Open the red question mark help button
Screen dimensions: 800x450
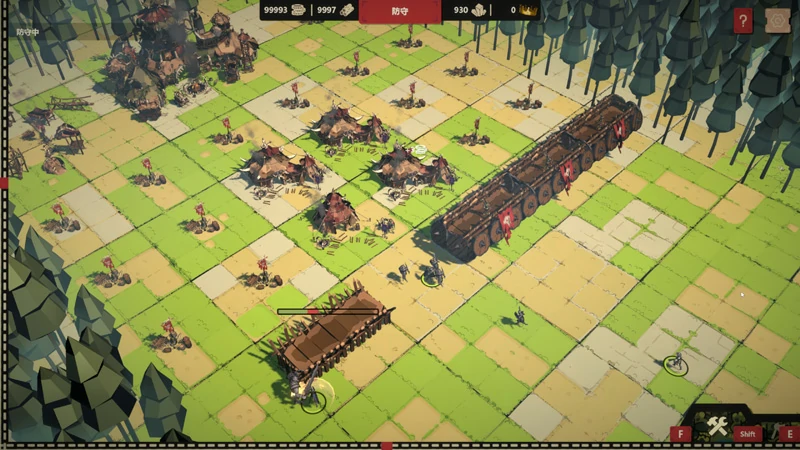tap(742, 21)
